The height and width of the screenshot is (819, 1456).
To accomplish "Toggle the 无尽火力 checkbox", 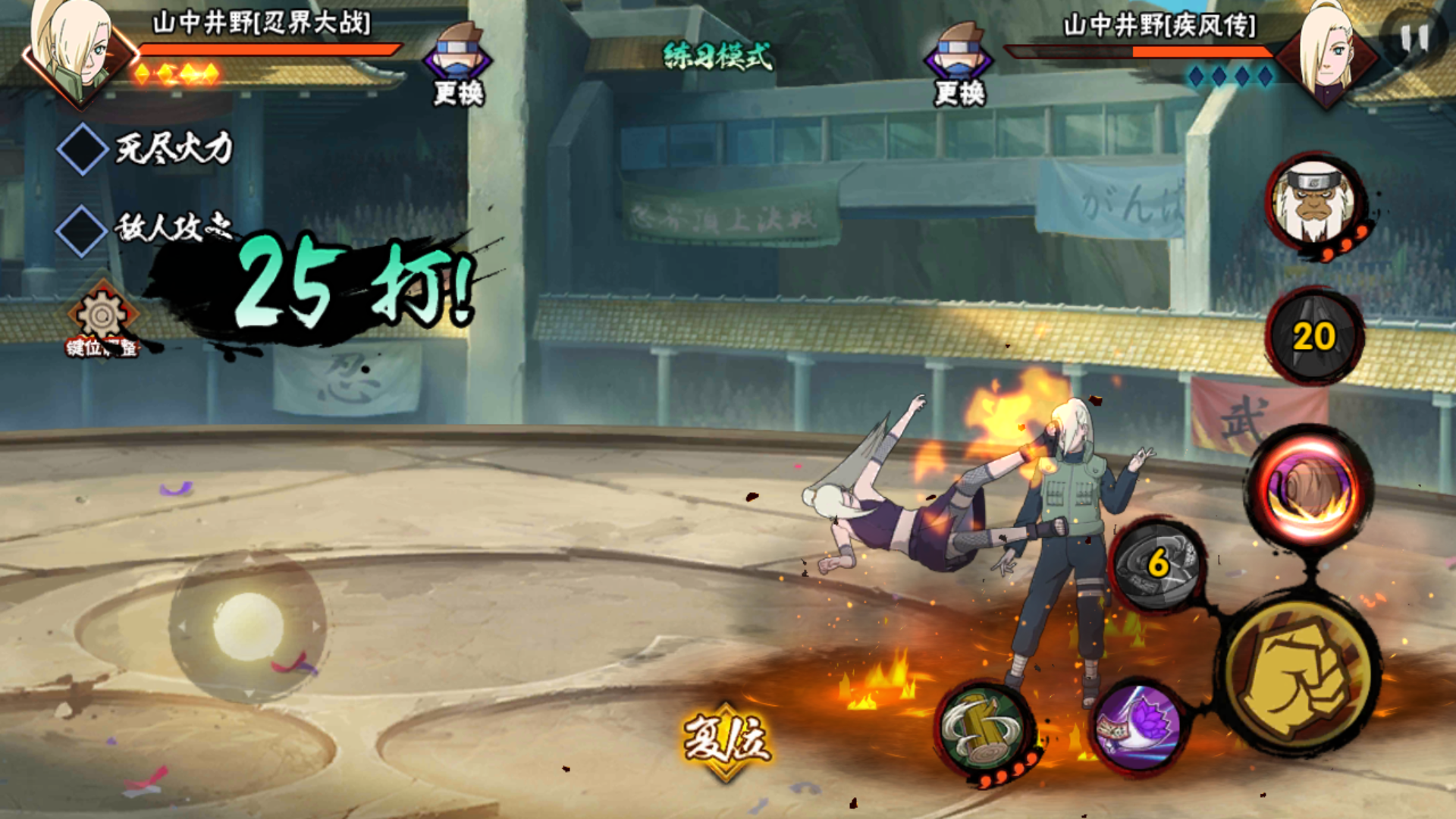I will (82, 149).
